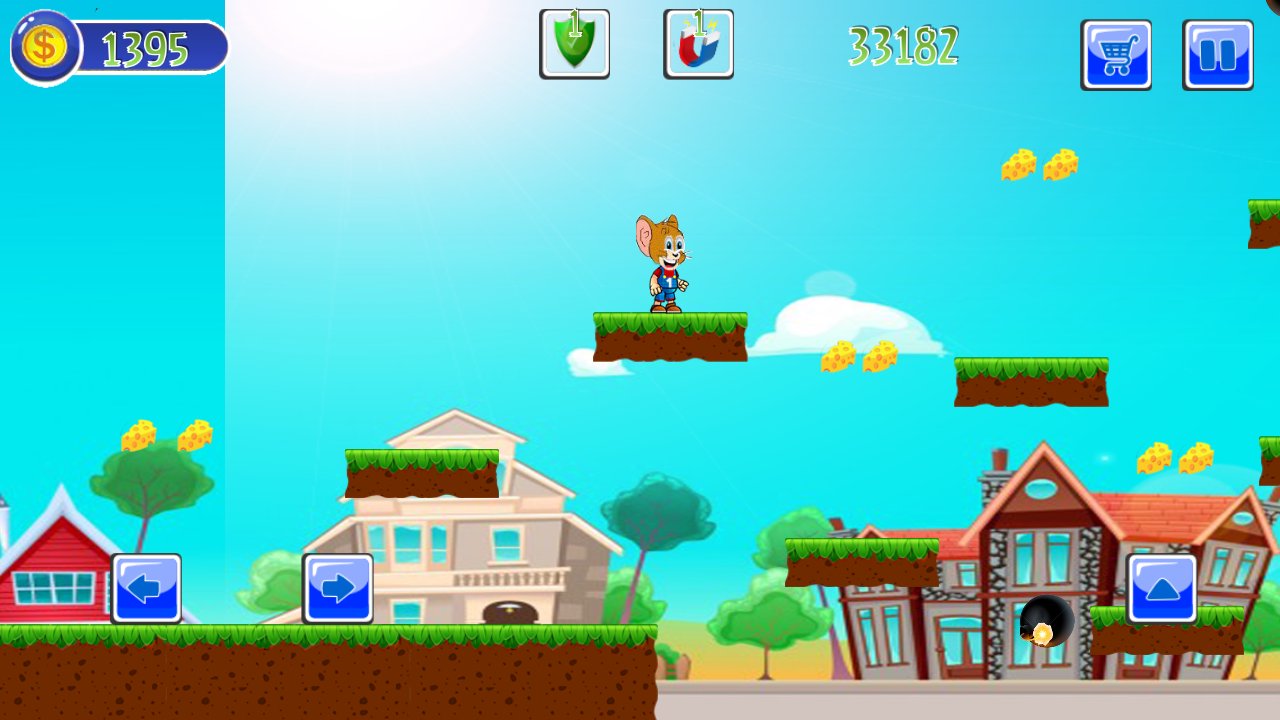Activate the magnet power-up
This screenshot has height=720, width=1280.
[x=697, y=44]
